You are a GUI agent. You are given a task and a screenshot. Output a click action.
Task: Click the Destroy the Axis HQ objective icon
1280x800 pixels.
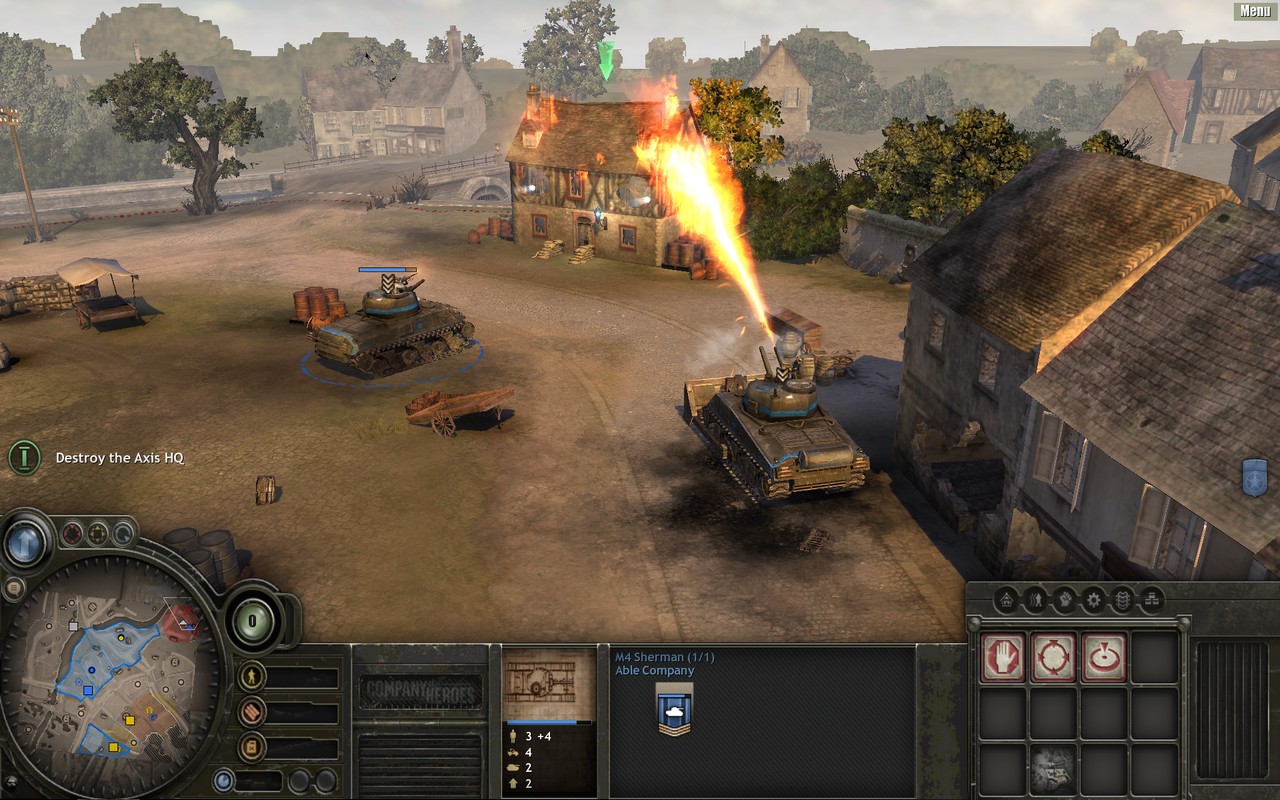[24, 457]
